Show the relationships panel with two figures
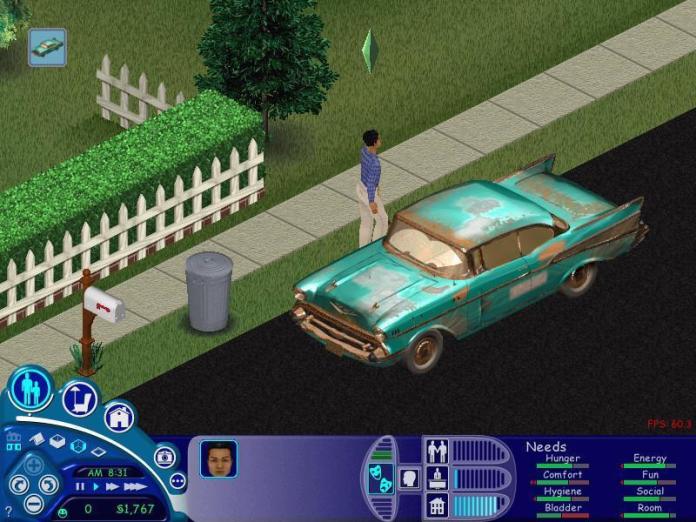The image size is (696, 522). [437, 451]
